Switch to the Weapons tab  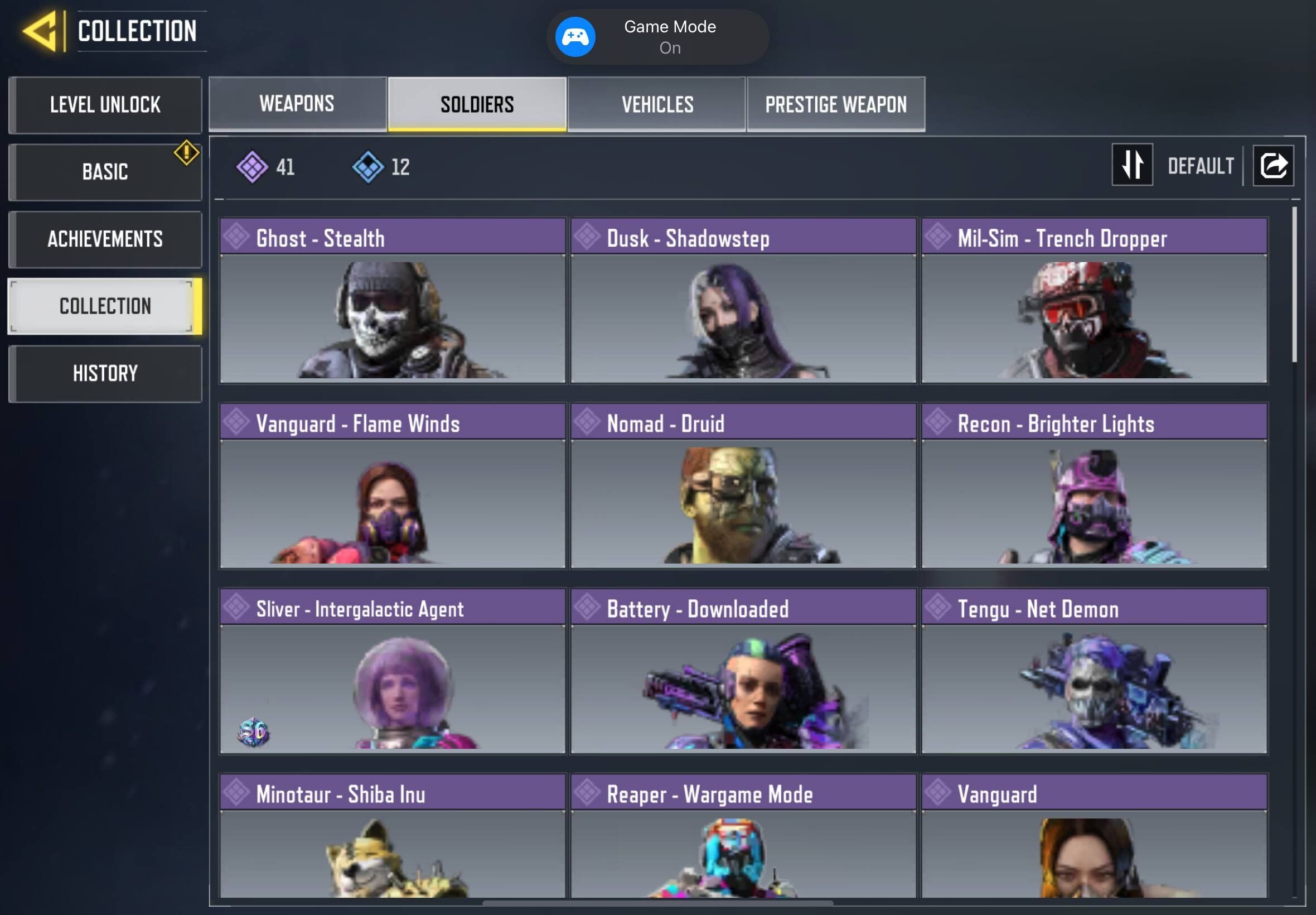pyautogui.click(x=297, y=104)
